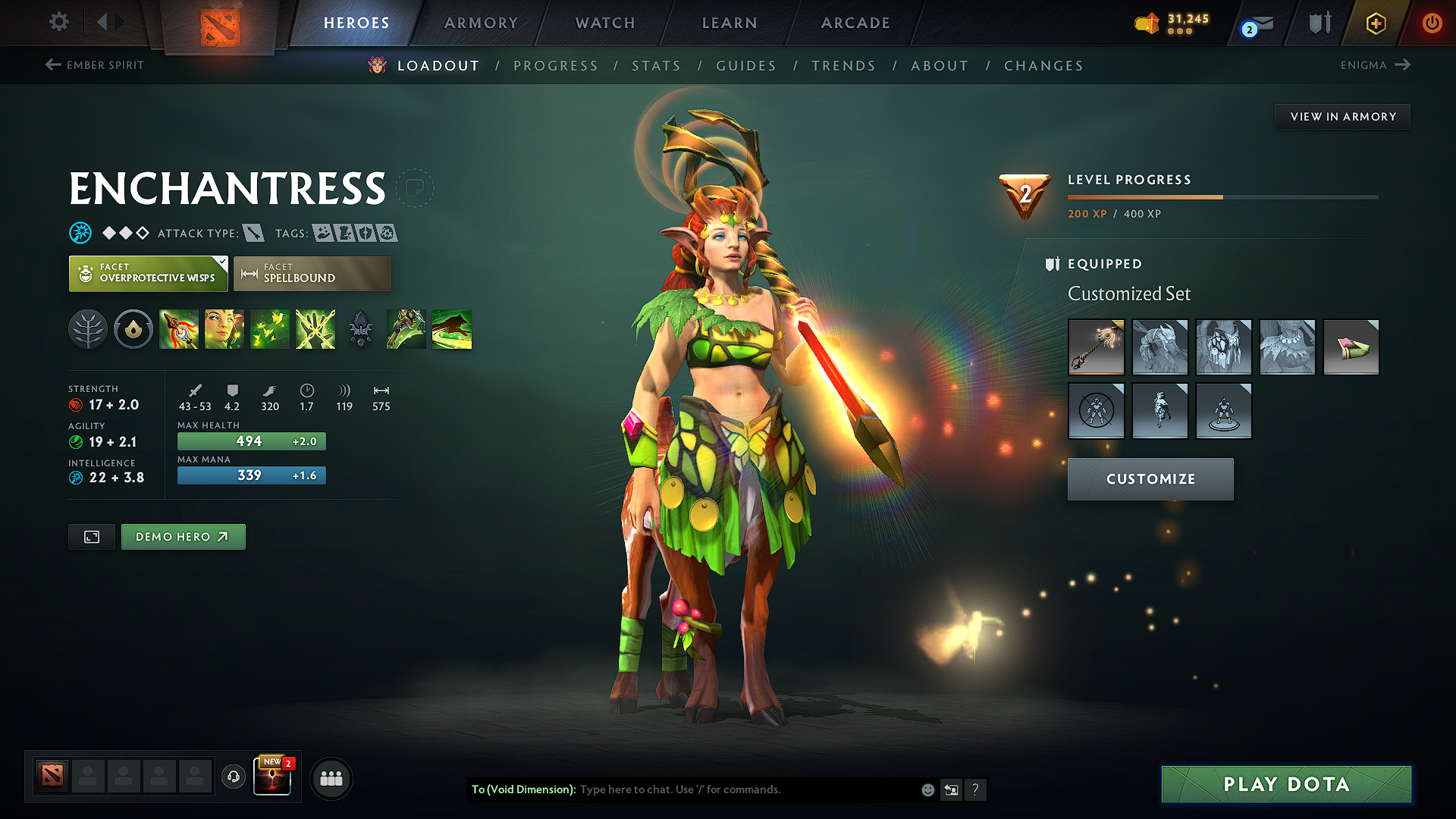Quit the game via power icon
Viewport: 1456px width, 819px height.
click(1432, 23)
